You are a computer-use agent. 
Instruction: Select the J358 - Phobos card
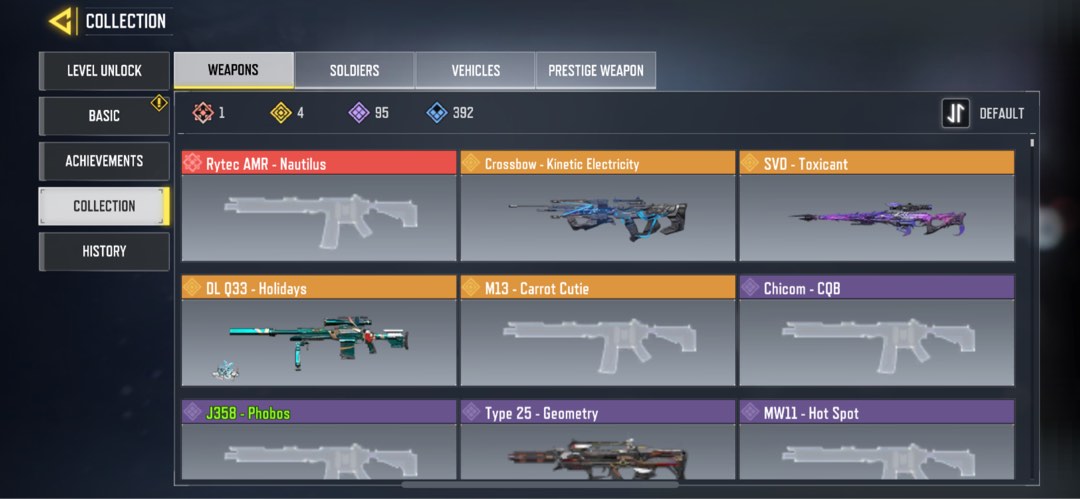coord(319,440)
